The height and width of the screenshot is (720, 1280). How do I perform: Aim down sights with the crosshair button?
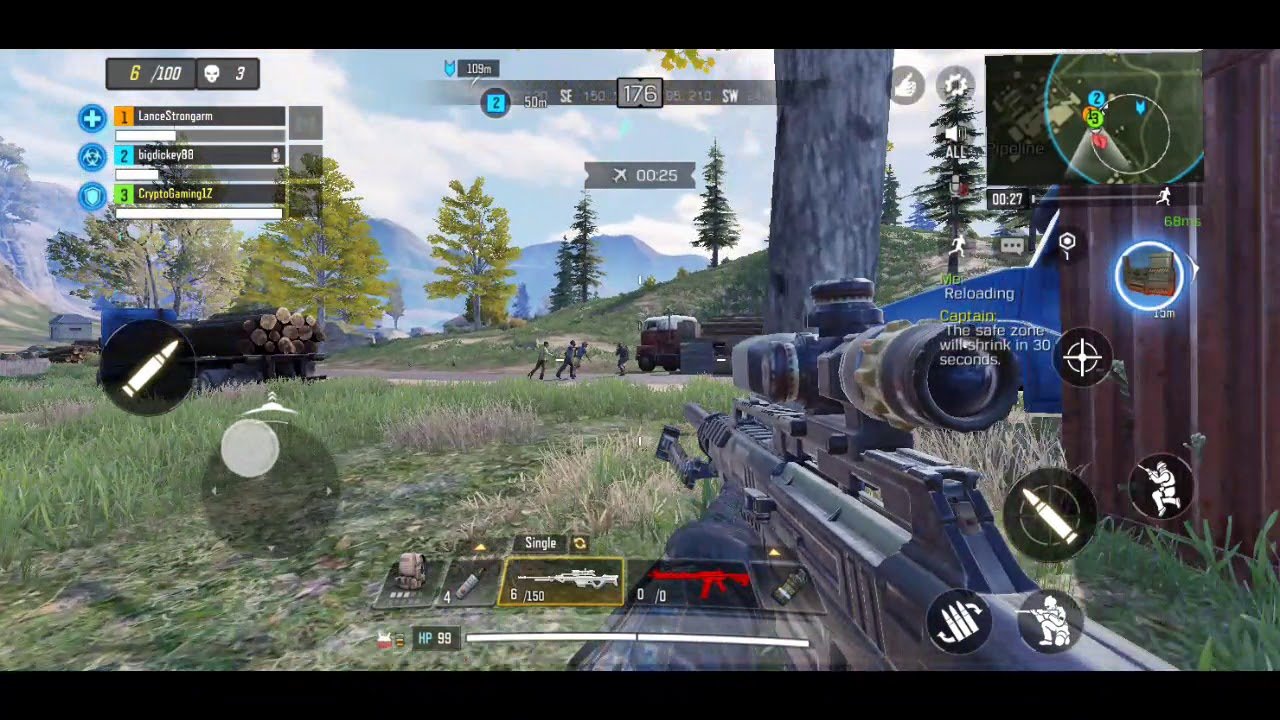point(1083,358)
